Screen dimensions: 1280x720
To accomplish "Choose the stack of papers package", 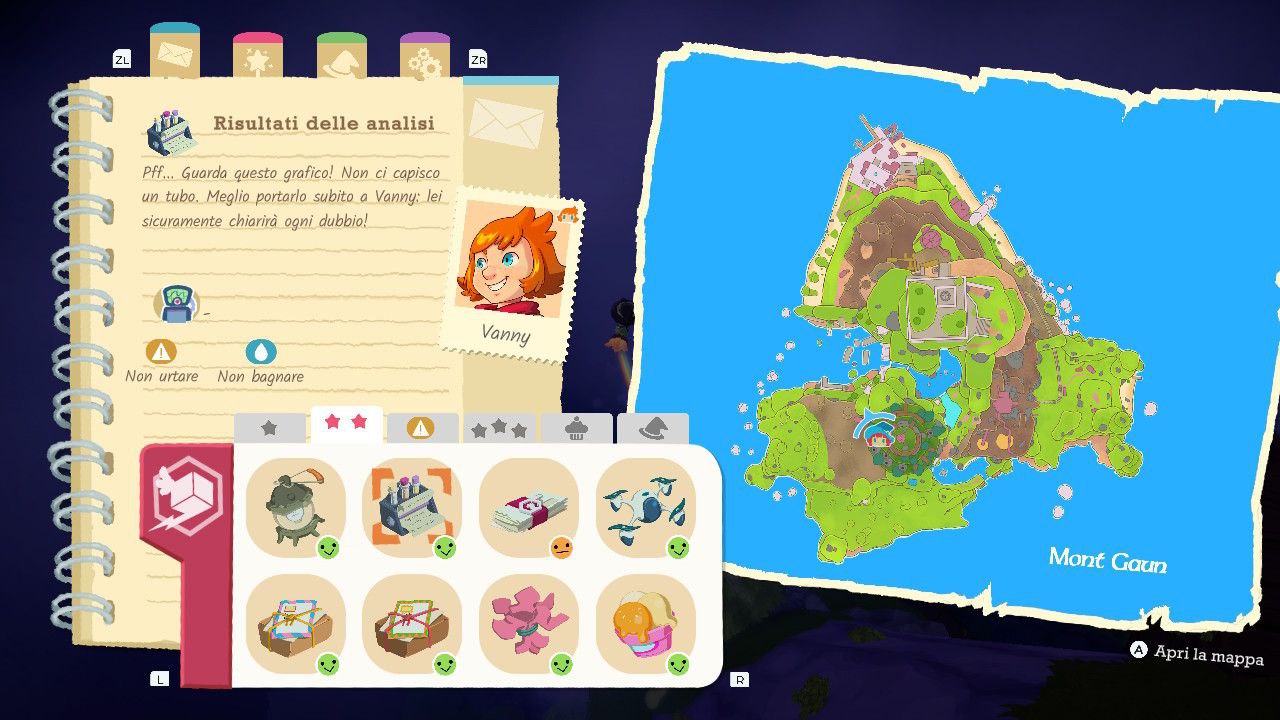I will 529,507.
